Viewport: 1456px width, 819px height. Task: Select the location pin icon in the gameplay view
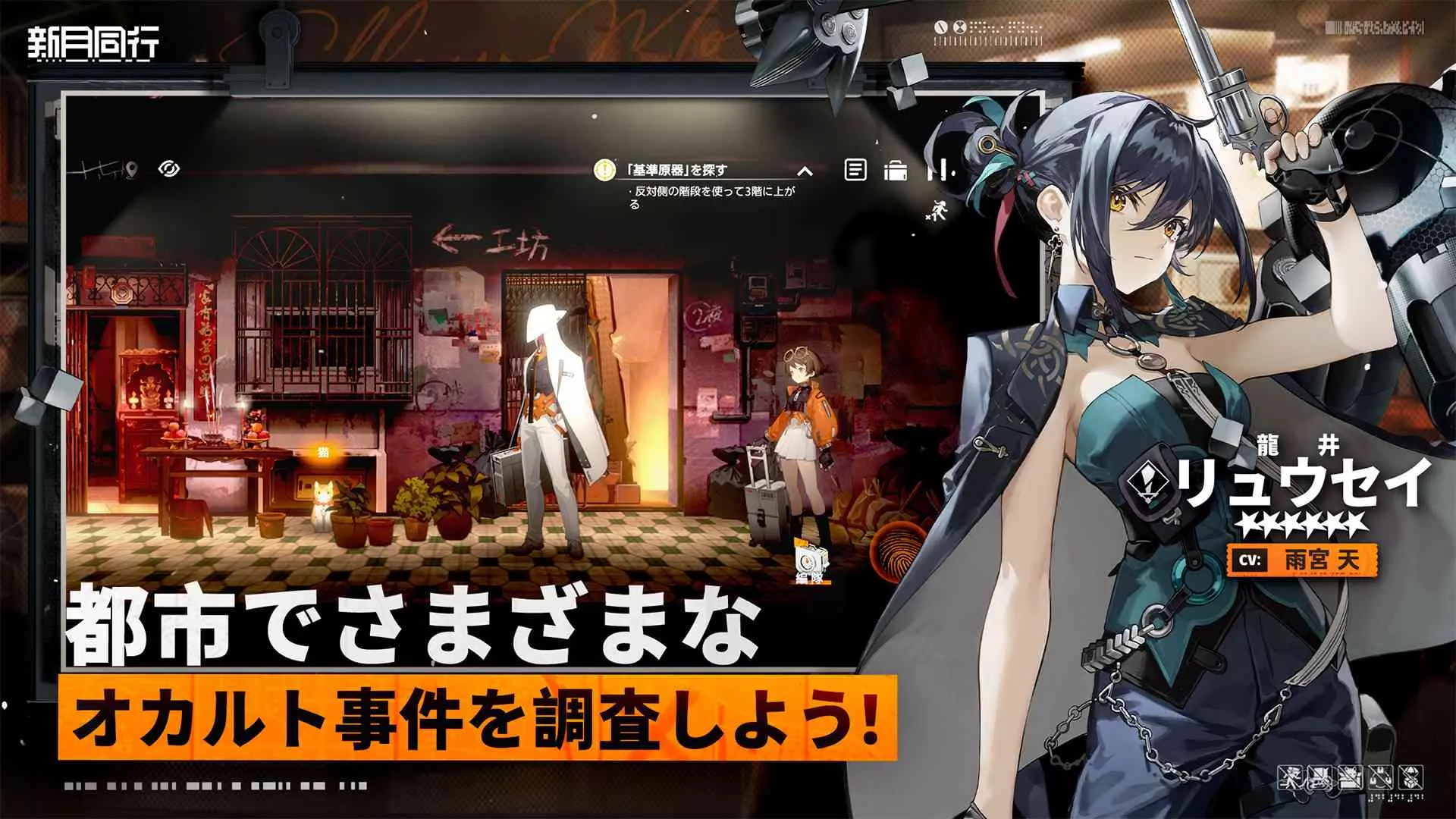tap(132, 168)
